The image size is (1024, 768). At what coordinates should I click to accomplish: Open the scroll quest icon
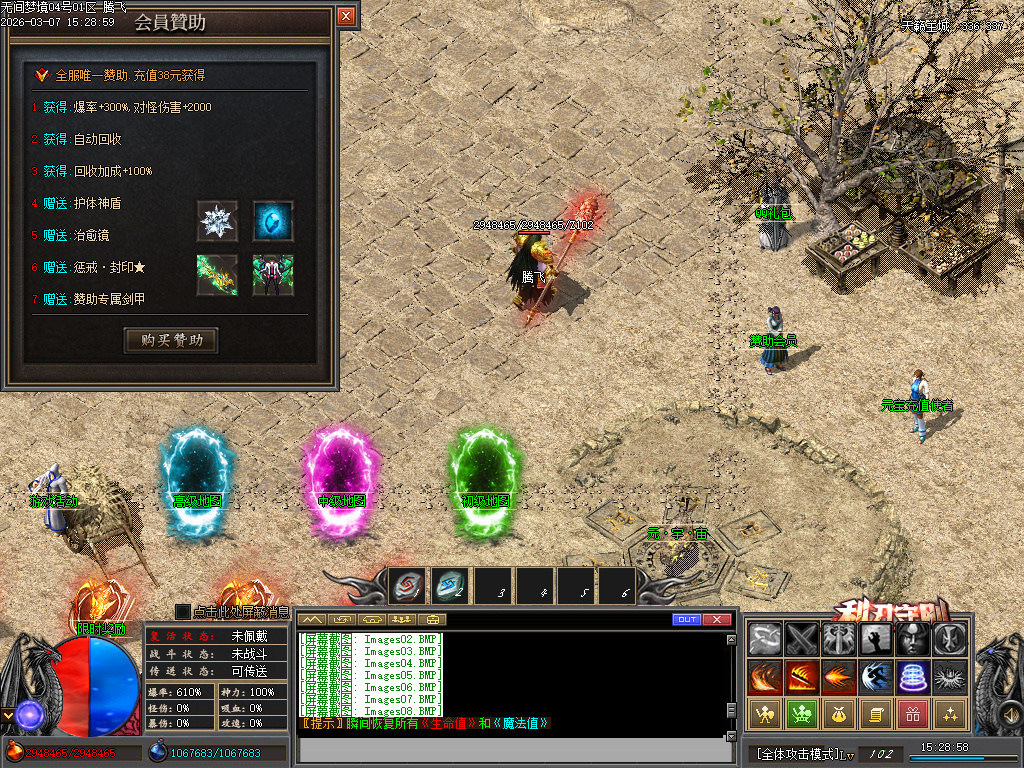(875, 713)
